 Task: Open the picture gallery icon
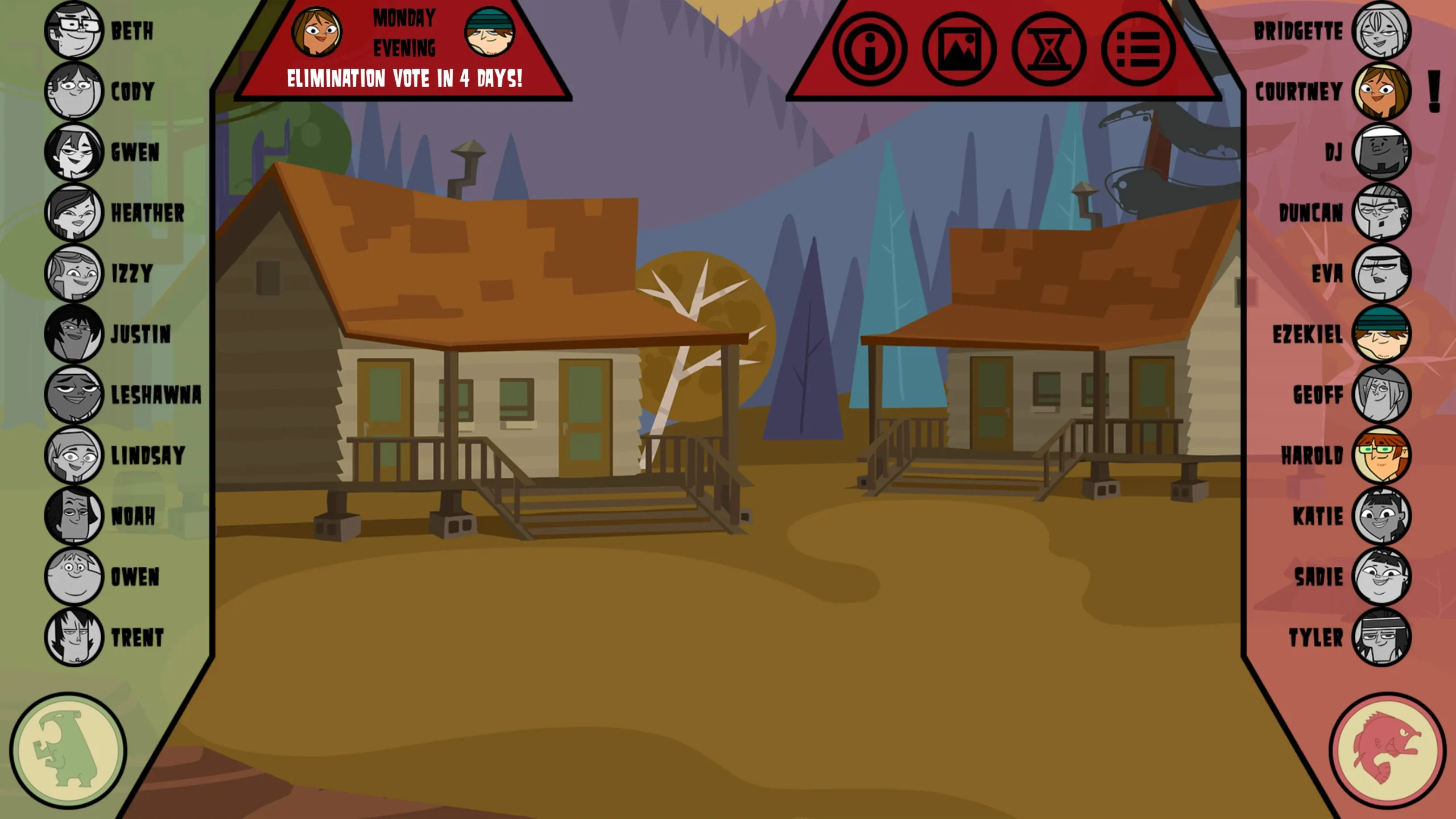tap(959, 49)
